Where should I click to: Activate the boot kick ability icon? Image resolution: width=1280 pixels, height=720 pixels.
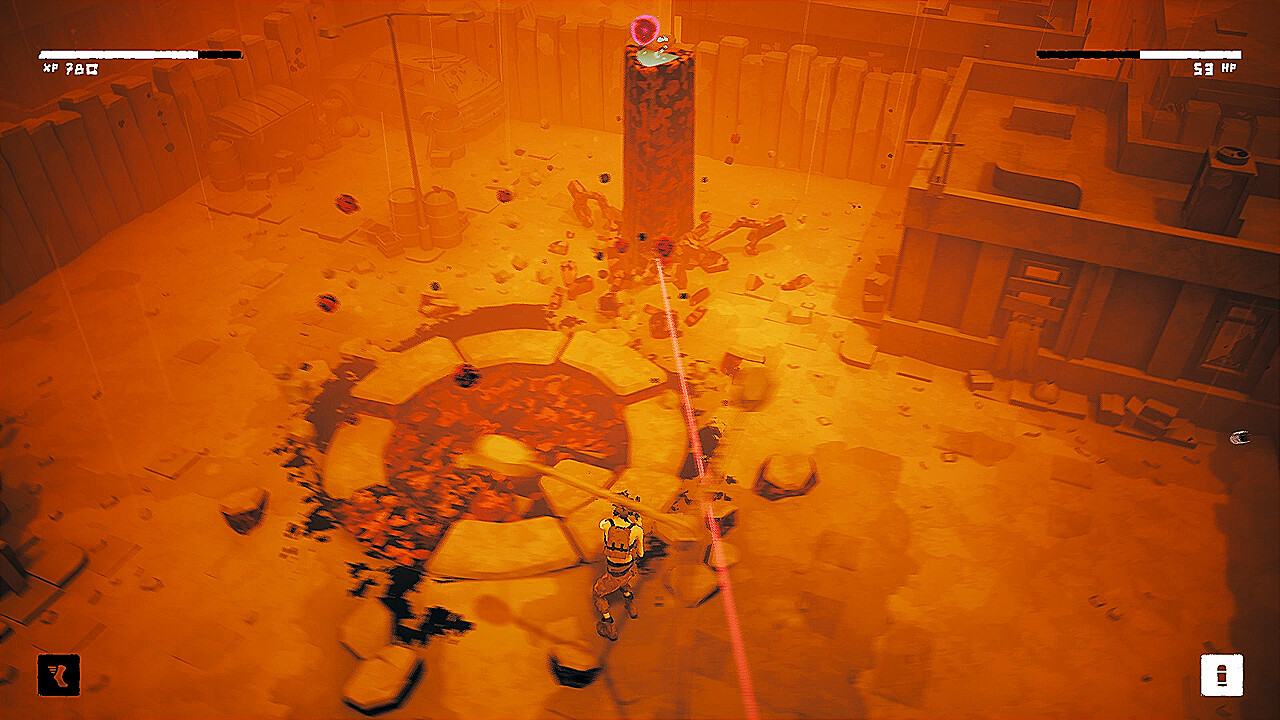pos(59,675)
